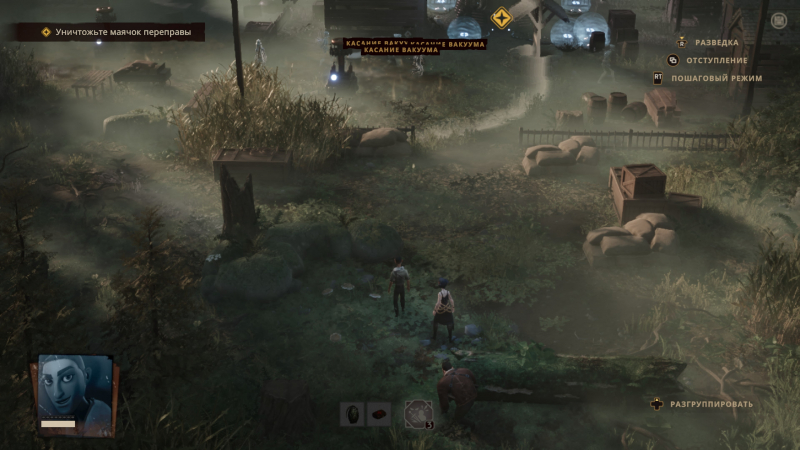Open the objective tracker "Уничтожьте маячок переправы"
Viewport: 800px width, 450px height.
108,32
